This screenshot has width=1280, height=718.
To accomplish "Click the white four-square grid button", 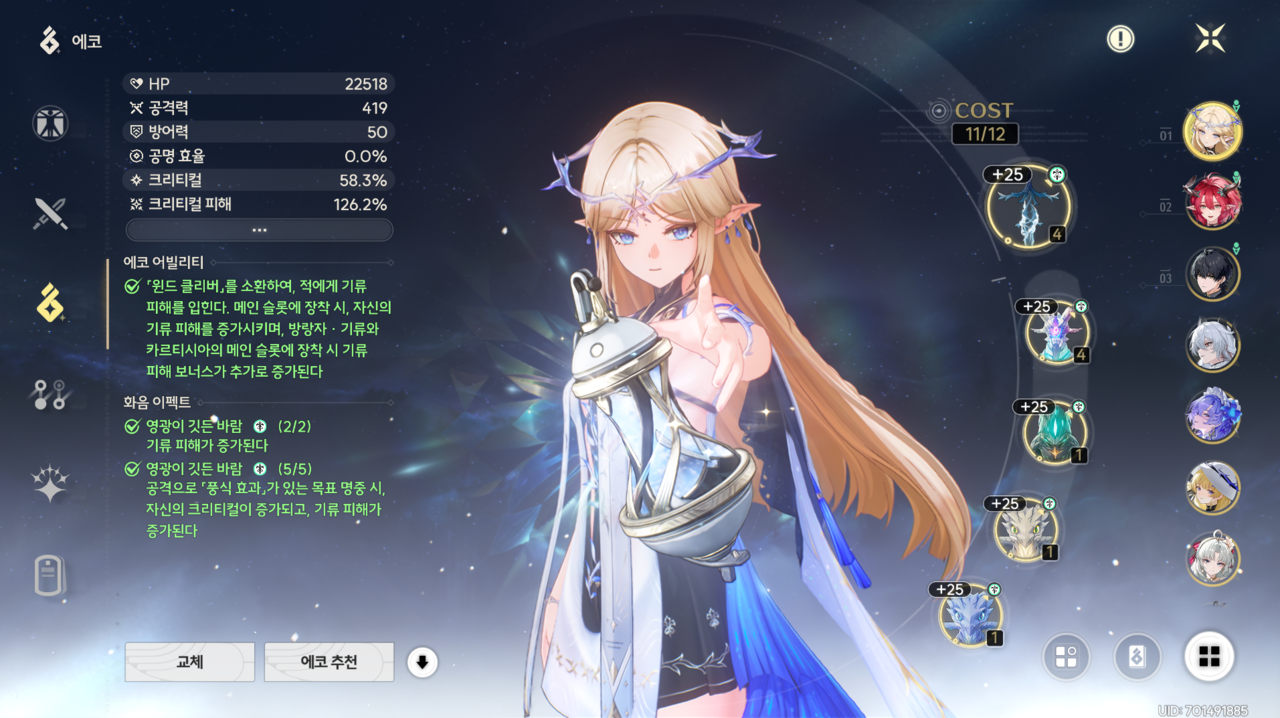I will pos(1209,657).
